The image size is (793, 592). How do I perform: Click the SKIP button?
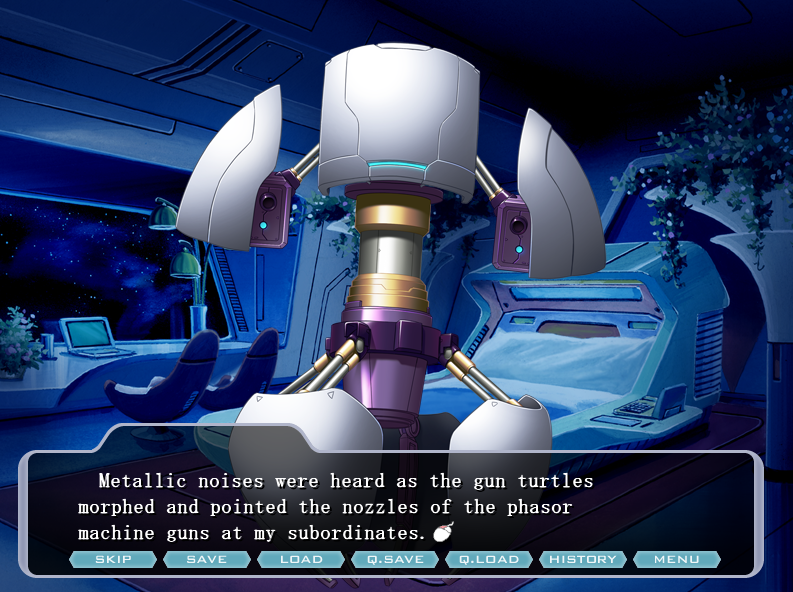[113, 559]
